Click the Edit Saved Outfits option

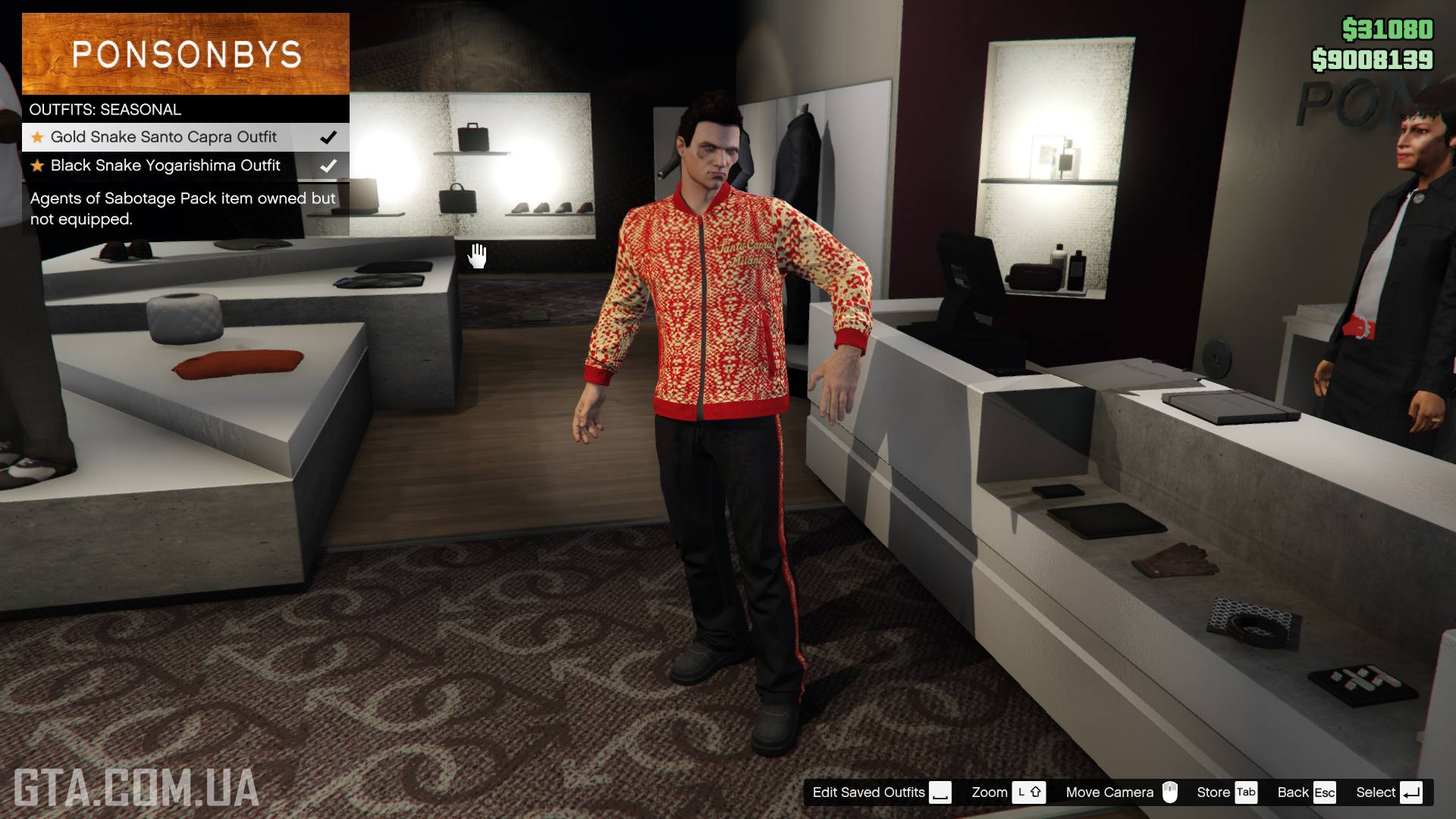point(880,792)
